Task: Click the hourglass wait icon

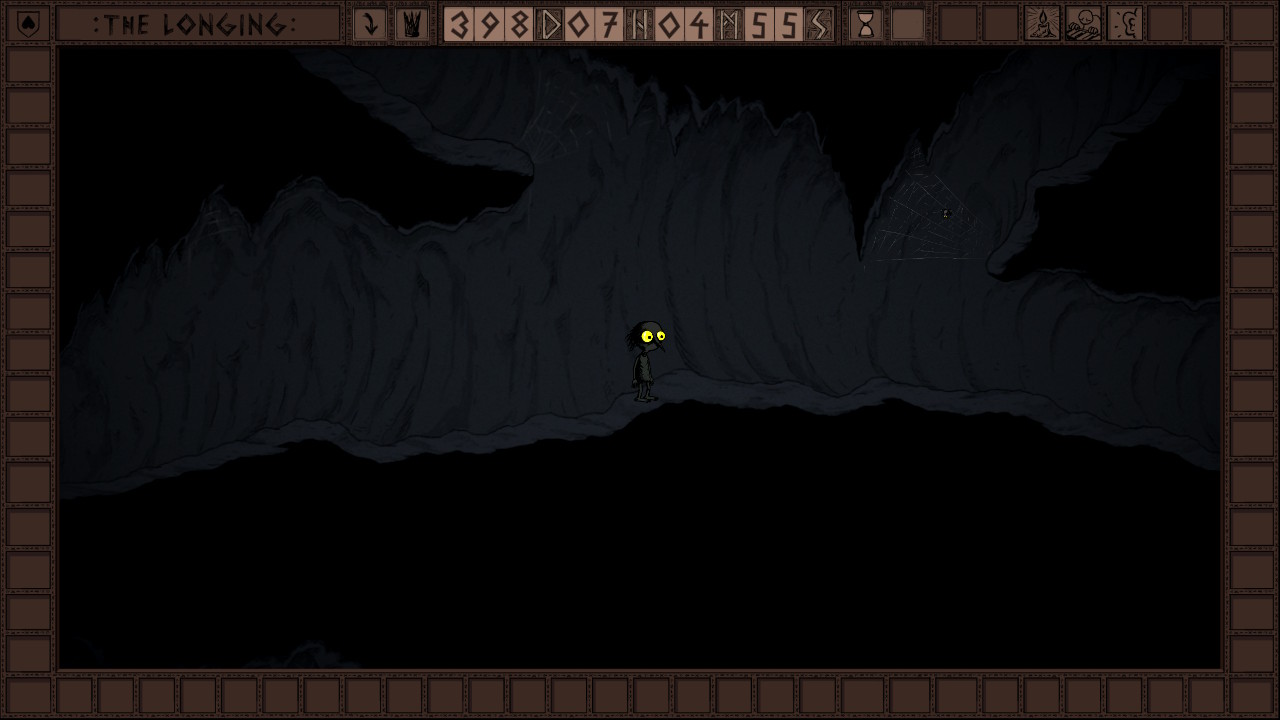Action: click(x=866, y=24)
